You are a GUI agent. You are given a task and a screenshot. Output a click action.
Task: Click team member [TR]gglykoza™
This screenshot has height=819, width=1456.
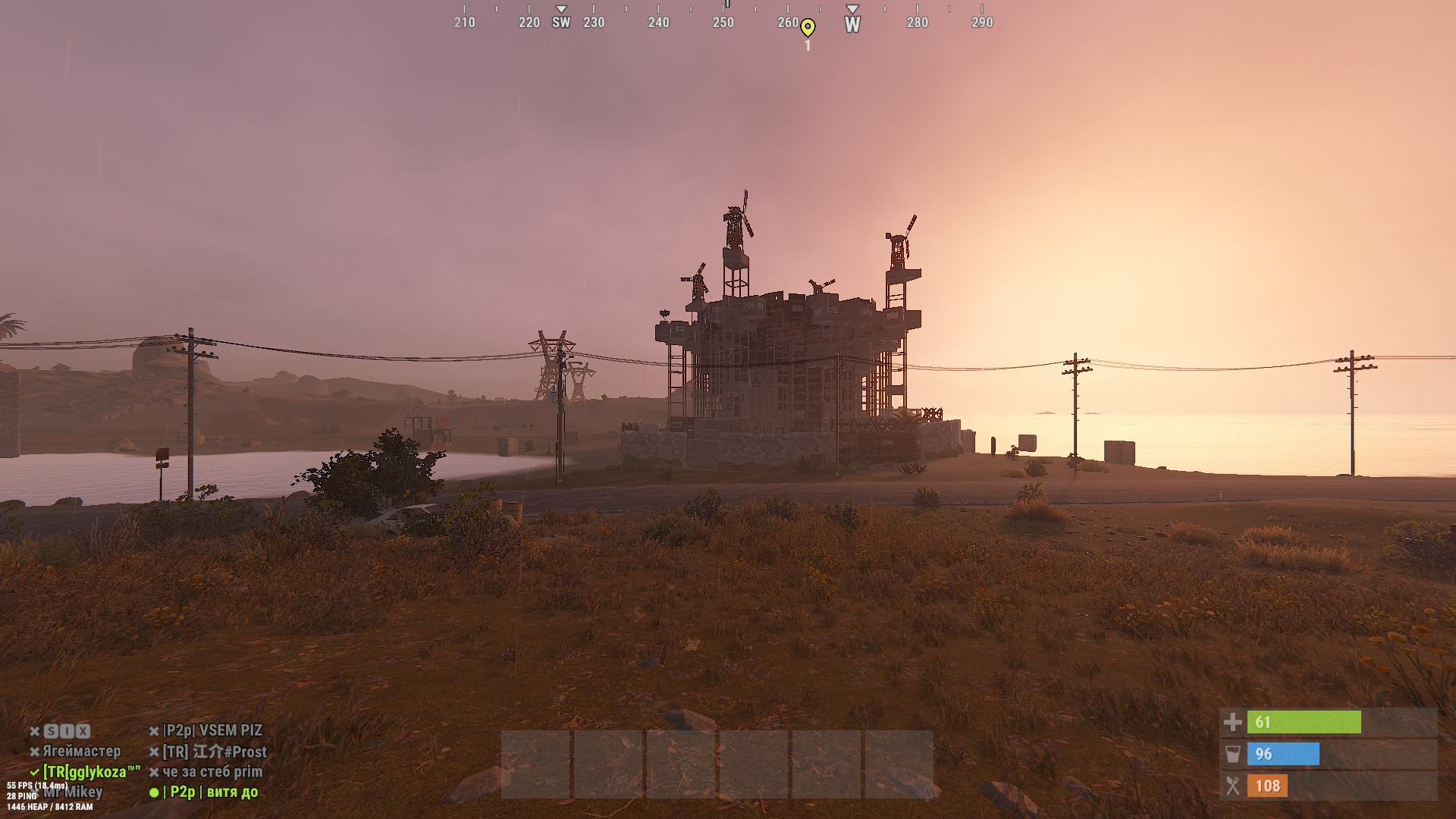[x=91, y=772]
